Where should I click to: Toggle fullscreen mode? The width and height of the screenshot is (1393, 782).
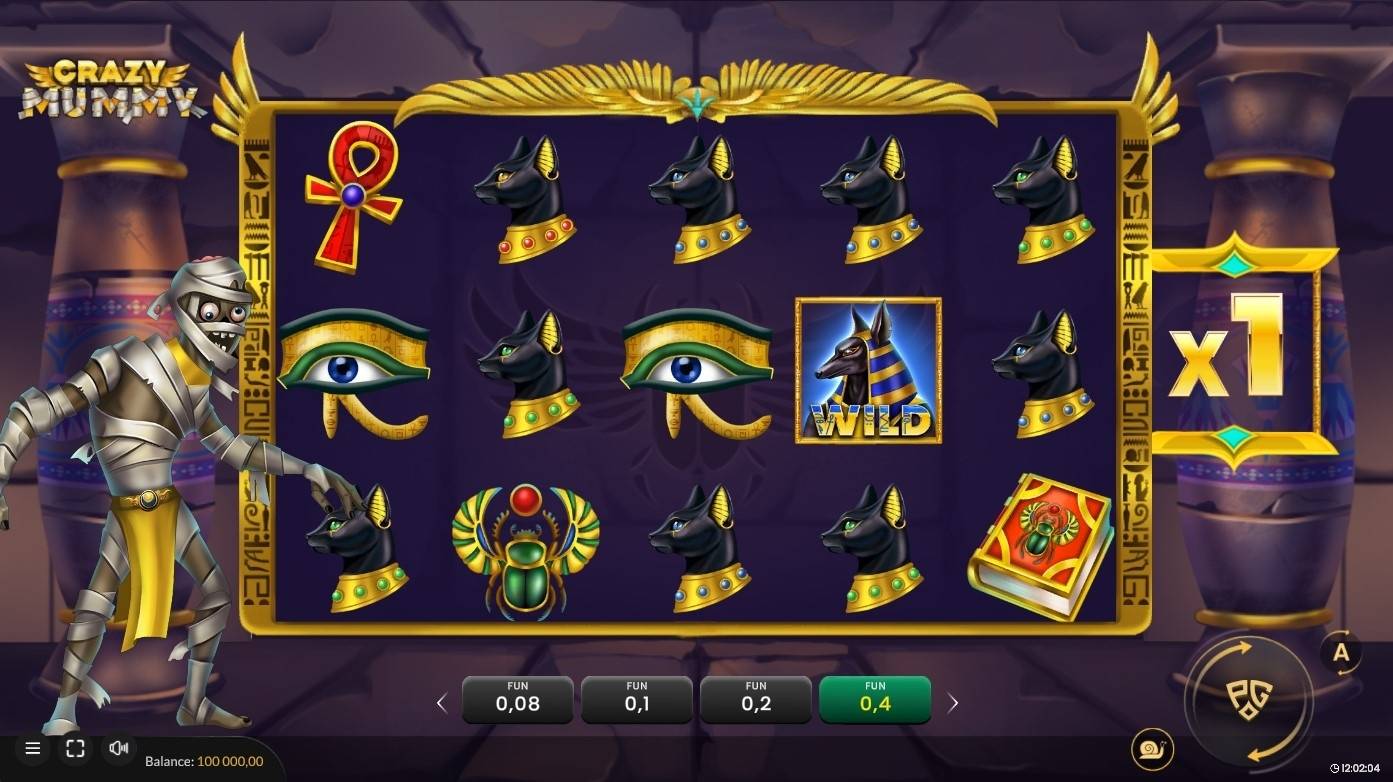click(75, 748)
